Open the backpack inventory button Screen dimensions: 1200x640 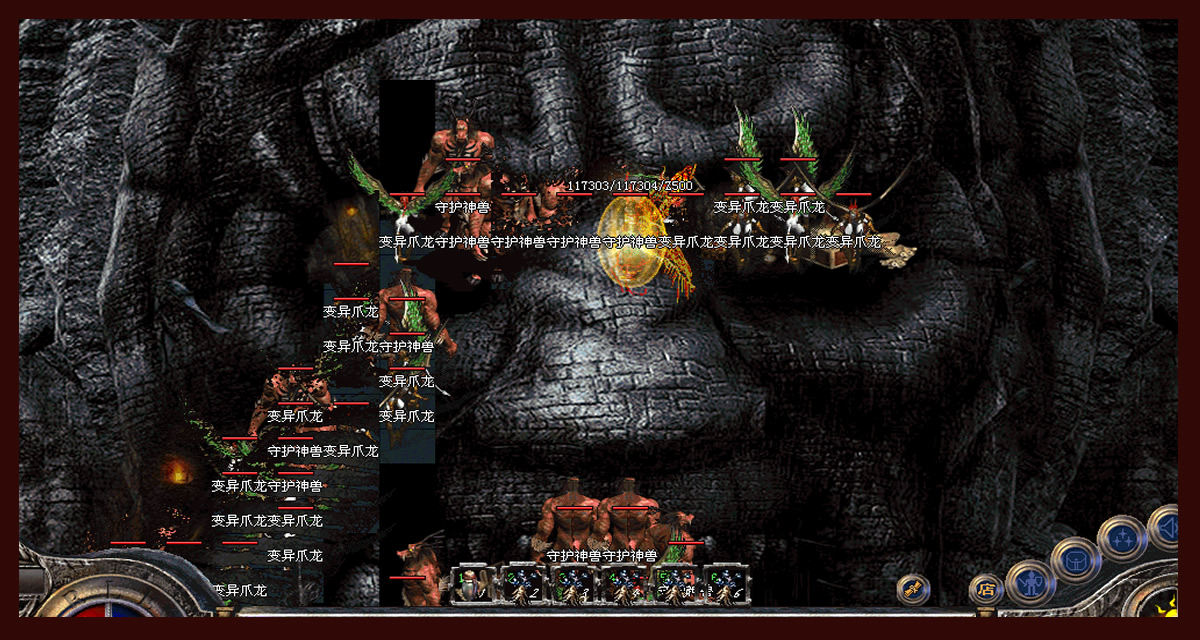1076,559
